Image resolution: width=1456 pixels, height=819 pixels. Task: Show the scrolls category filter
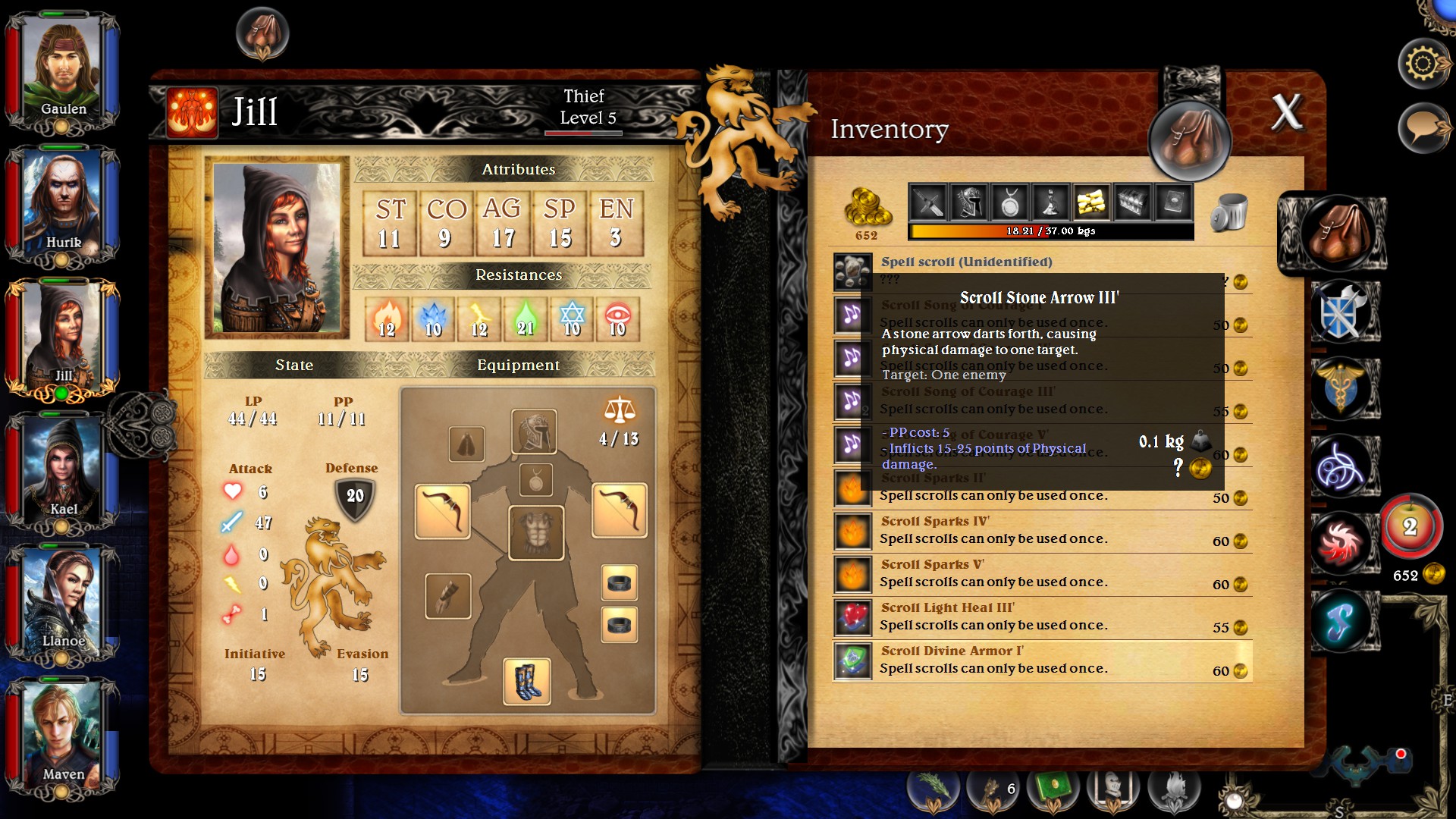tap(1091, 202)
